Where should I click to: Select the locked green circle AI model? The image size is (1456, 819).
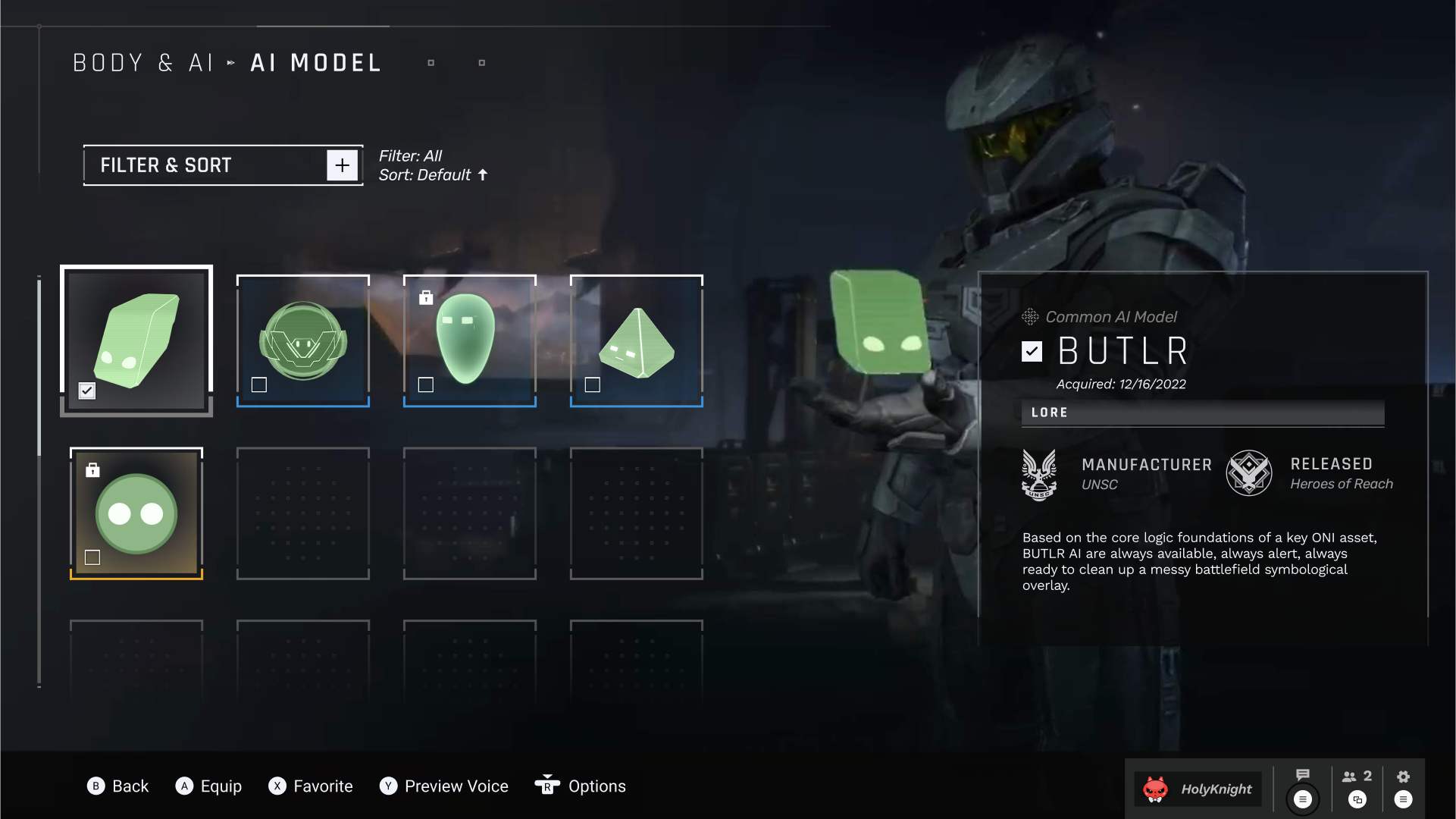tap(136, 513)
